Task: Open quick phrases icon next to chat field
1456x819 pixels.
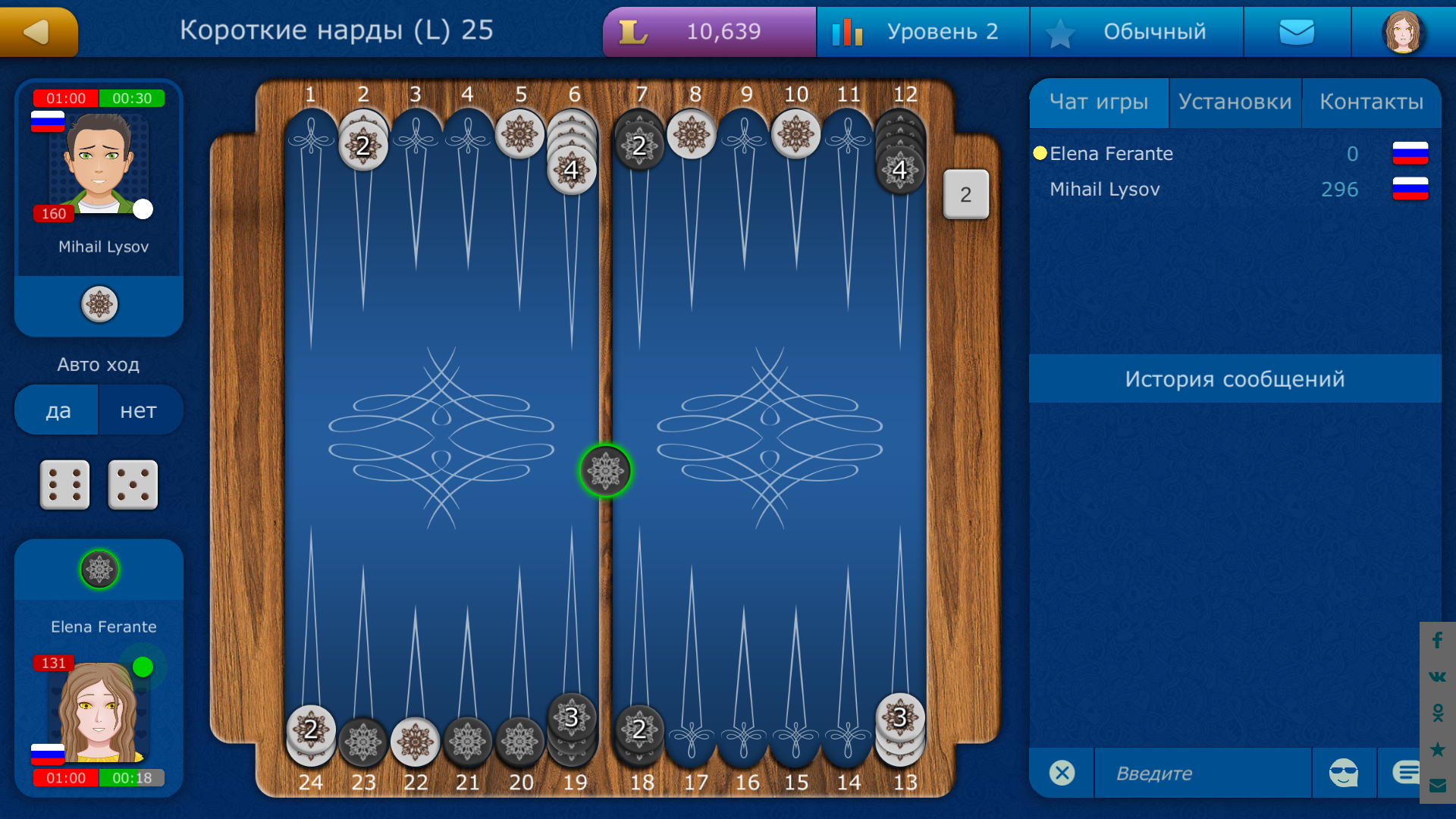Action: pyautogui.click(x=1407, y=770)
